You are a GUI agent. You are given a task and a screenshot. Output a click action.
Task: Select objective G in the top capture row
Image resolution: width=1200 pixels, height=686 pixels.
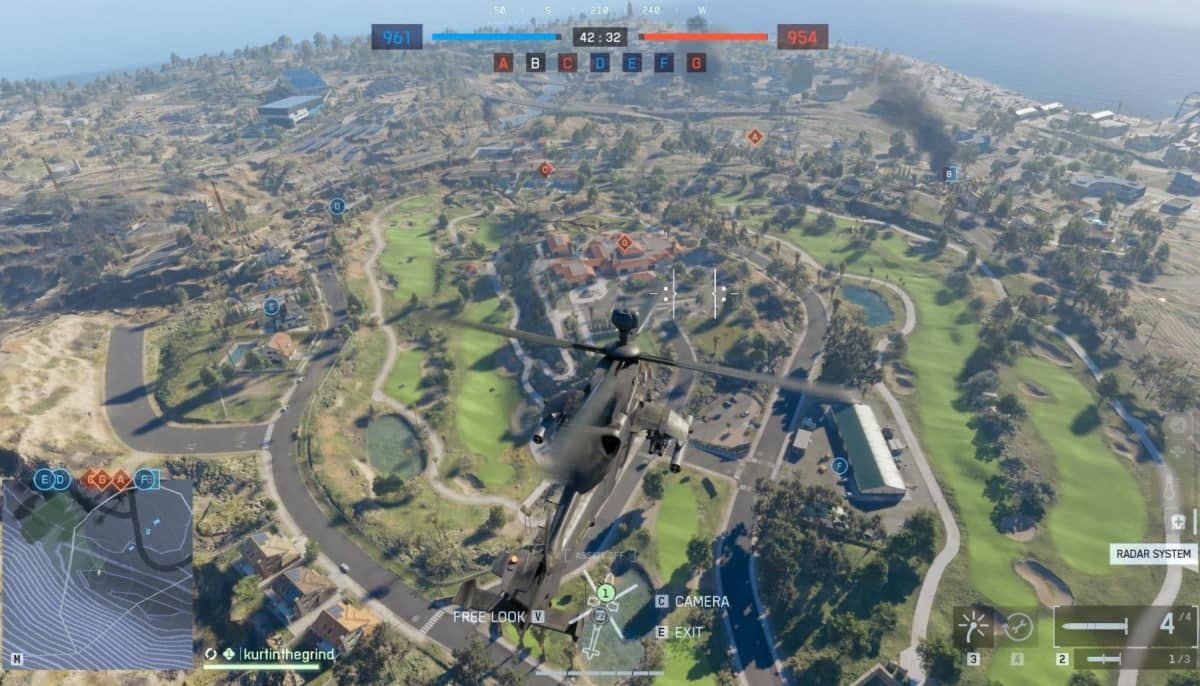(x=697, y=63)
